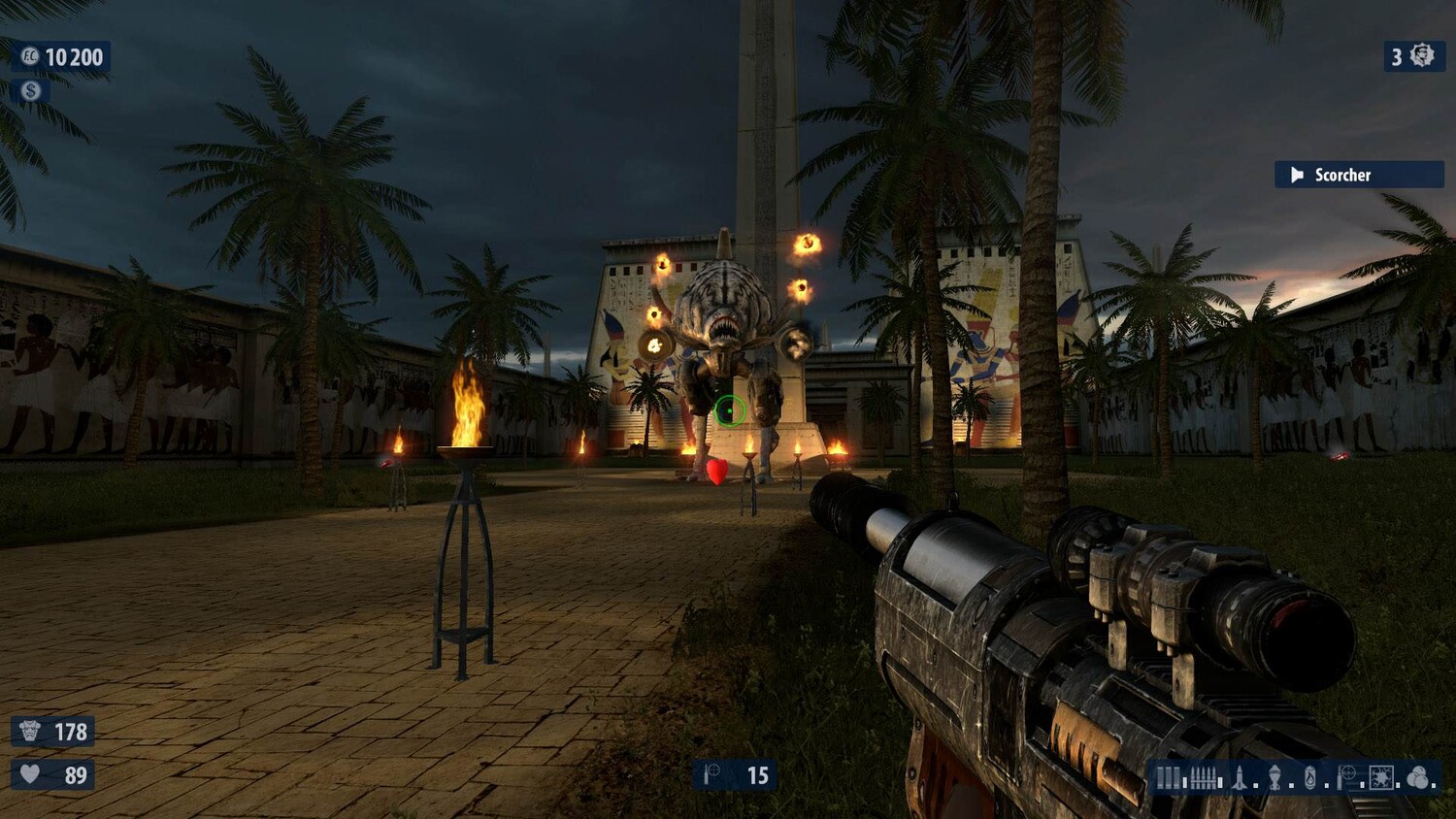This screenshot has width=1456, height=819.
Task: Select the sniper round crosshair icon
Action: [x=1347, y=777]
